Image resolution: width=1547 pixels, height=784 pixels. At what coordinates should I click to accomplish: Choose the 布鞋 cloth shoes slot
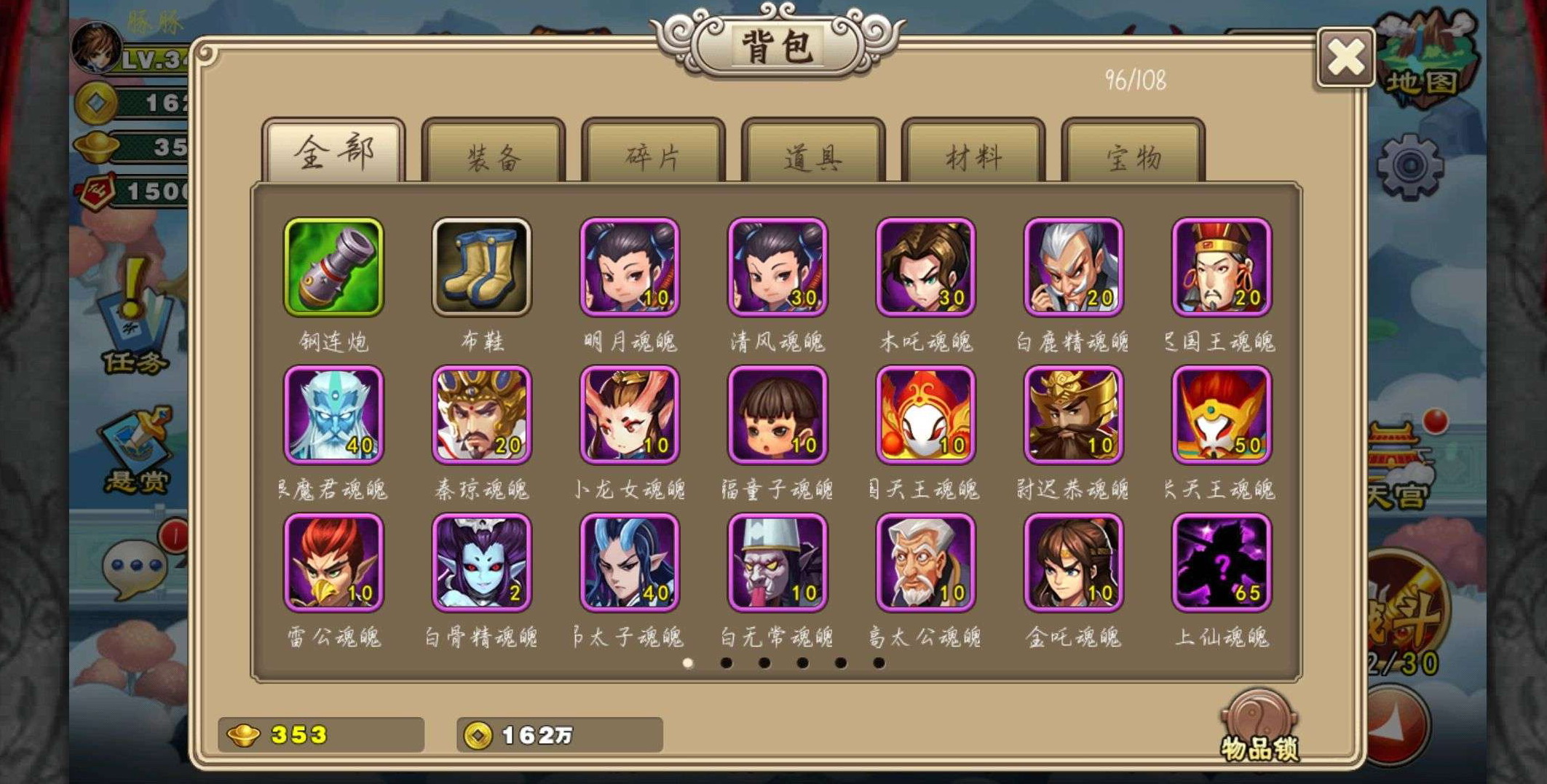point(481,267)
